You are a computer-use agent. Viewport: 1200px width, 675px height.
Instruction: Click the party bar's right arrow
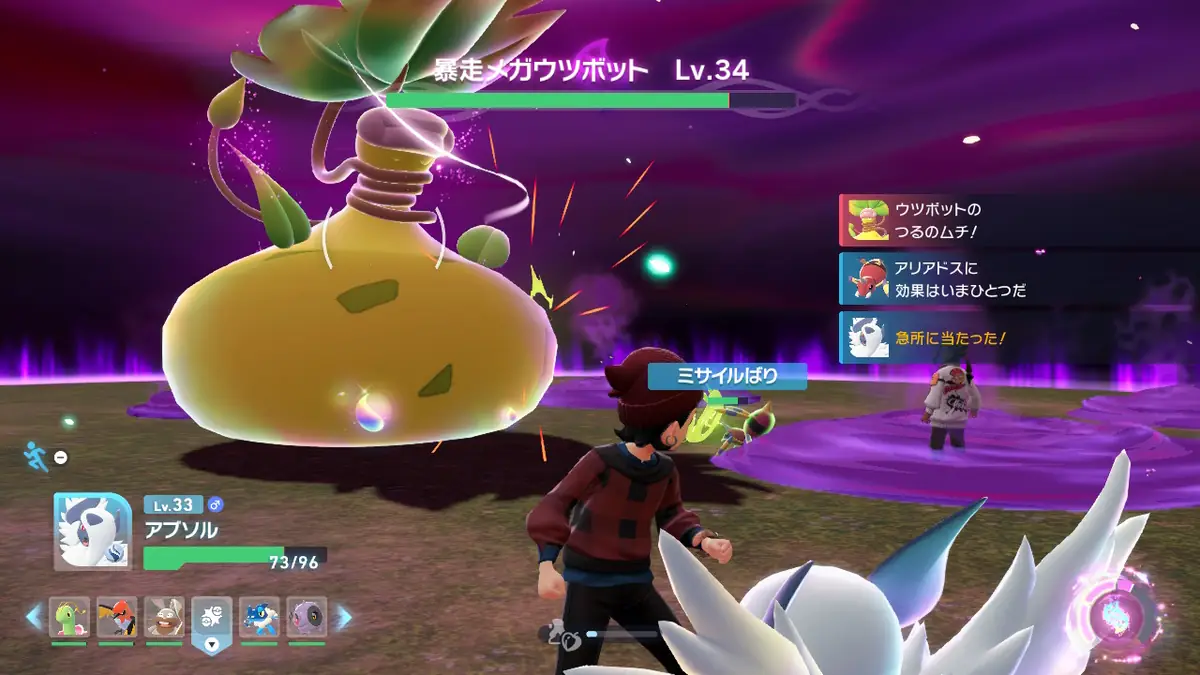[343, 617]
